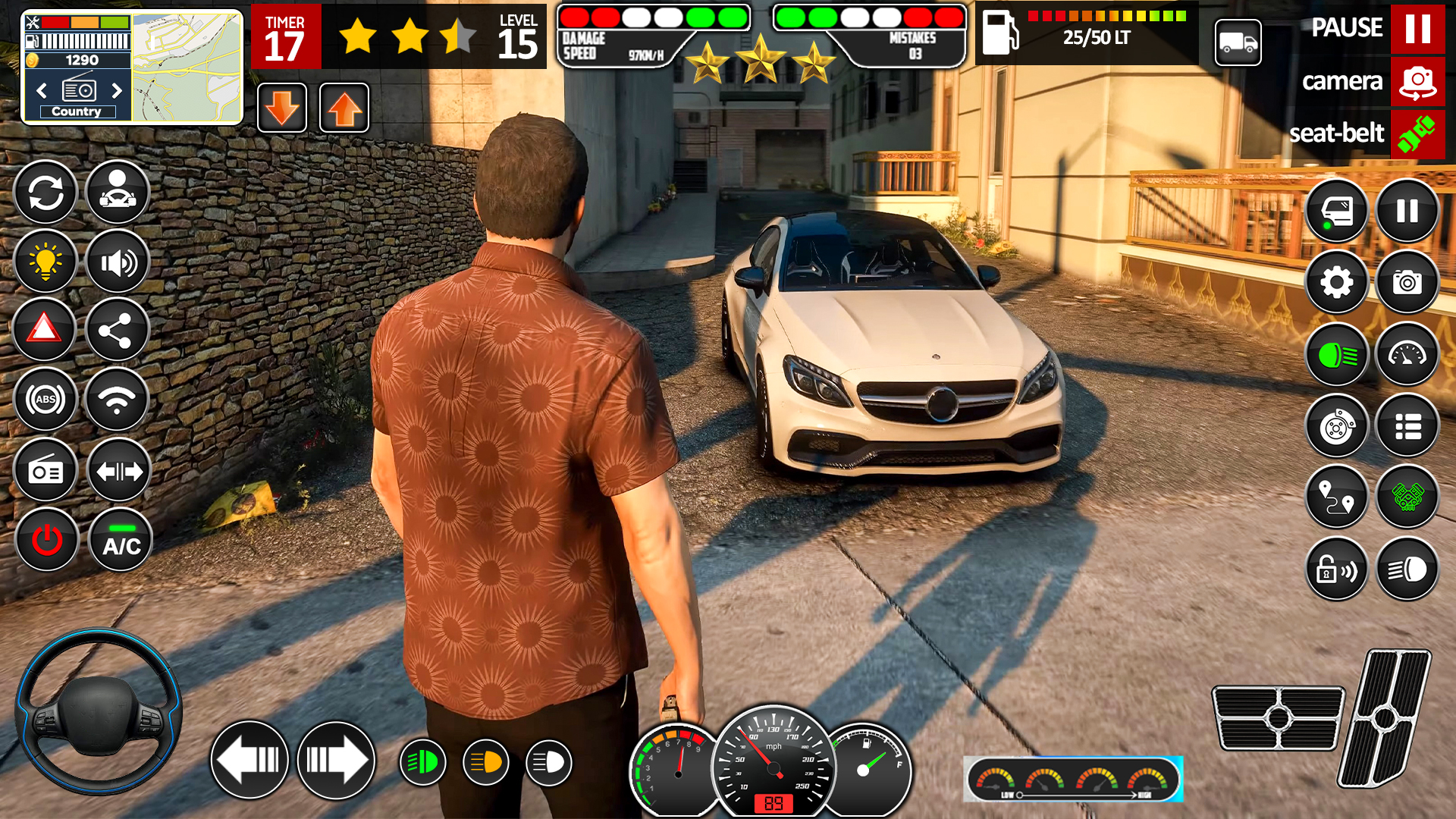
Task: Open the minimap
Action: pos(187,68)
